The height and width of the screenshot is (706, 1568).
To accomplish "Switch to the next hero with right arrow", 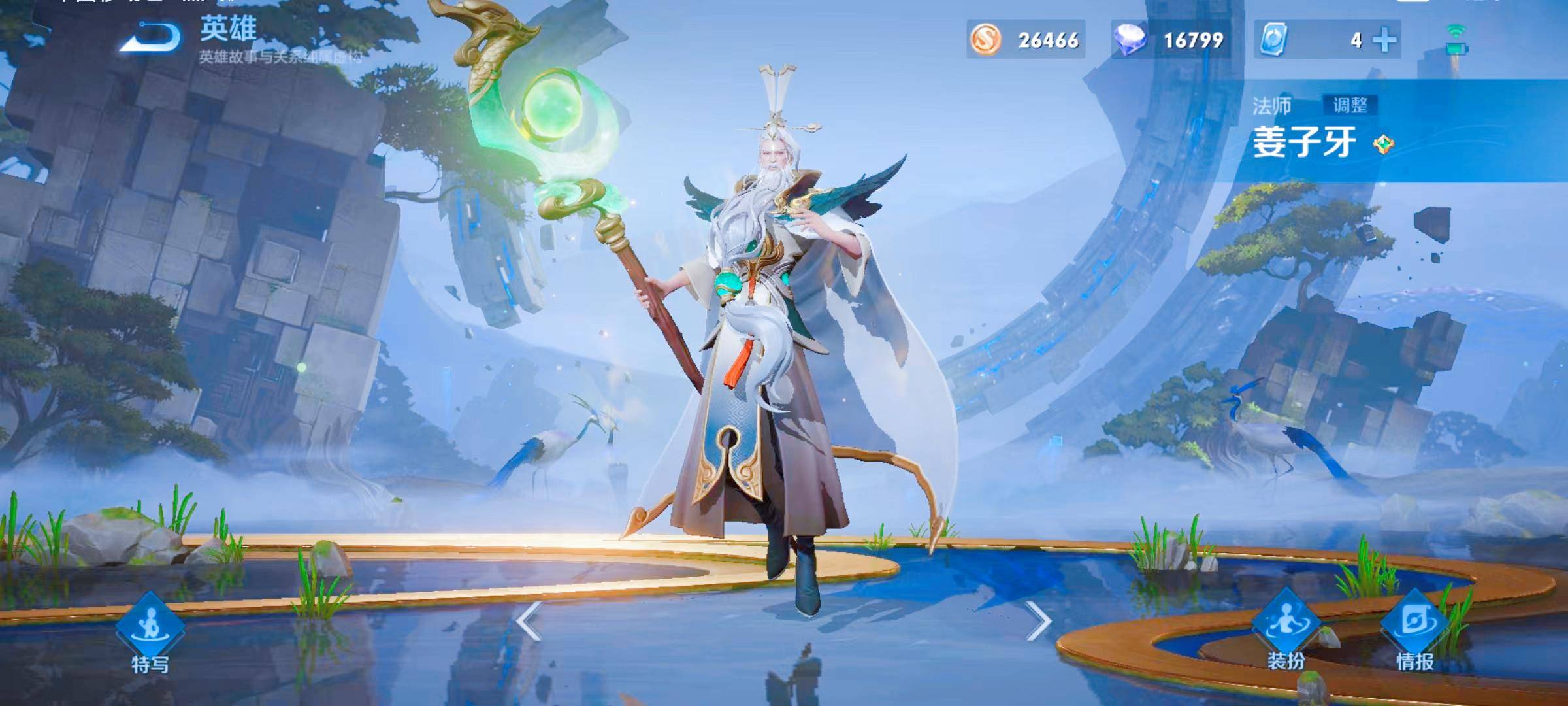I will (1038, 622).
